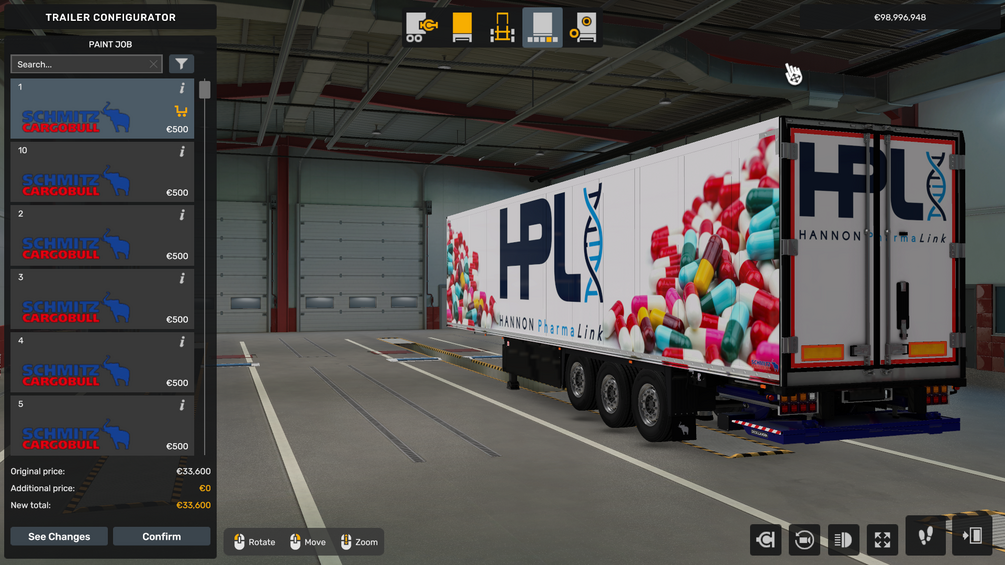Activate walk-around mode with footprints icon

pos(925,536)
